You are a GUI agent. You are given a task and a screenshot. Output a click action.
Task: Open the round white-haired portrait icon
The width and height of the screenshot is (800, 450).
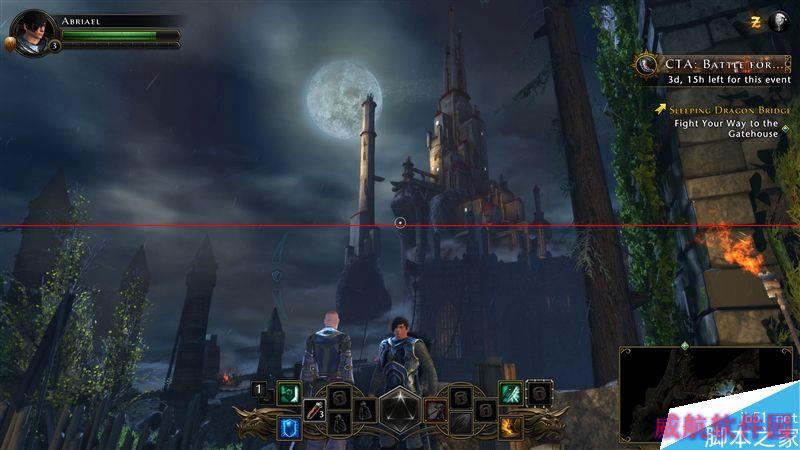778,21
